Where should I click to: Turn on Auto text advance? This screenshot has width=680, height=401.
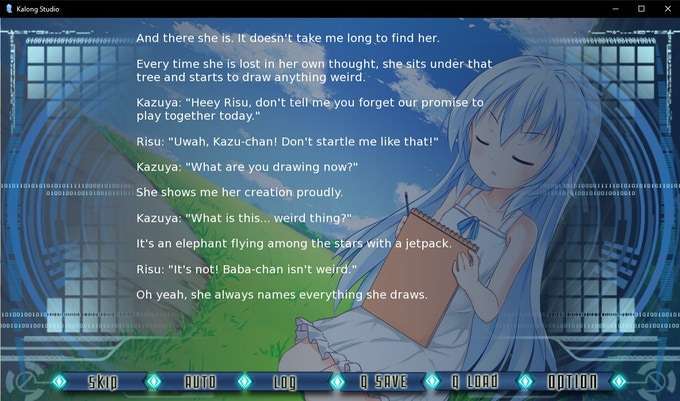pyautogui.click(x=199, y=381)
